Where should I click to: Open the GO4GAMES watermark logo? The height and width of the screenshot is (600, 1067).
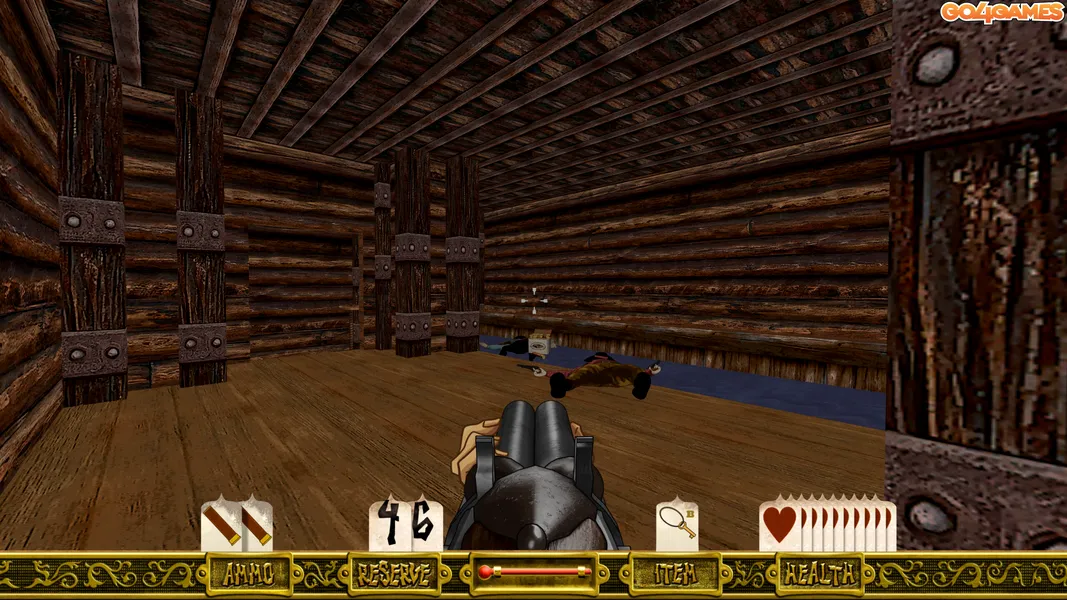point(1000,12)
